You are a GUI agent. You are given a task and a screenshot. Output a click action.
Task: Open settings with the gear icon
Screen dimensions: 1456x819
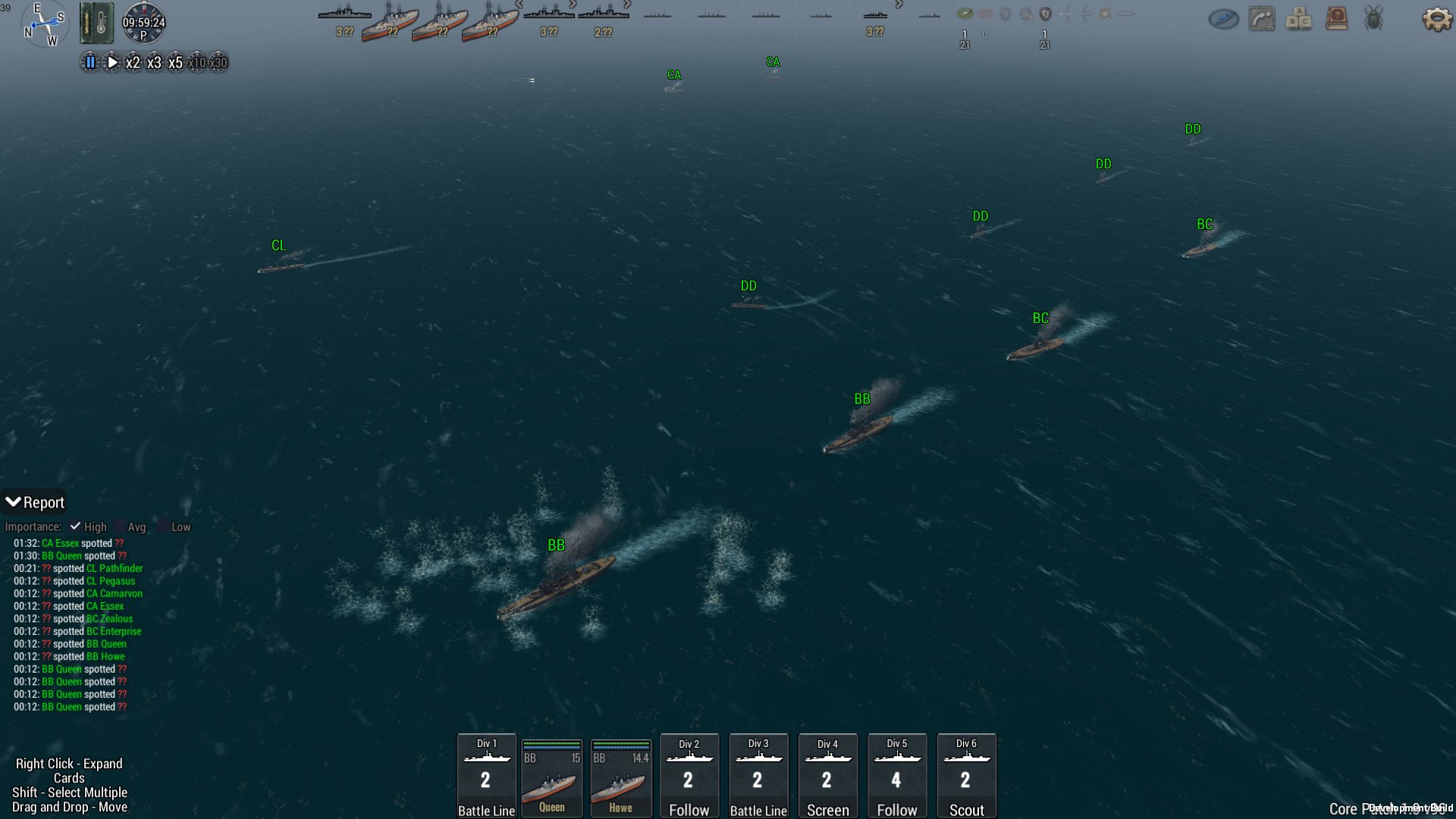pos(1436,19)
